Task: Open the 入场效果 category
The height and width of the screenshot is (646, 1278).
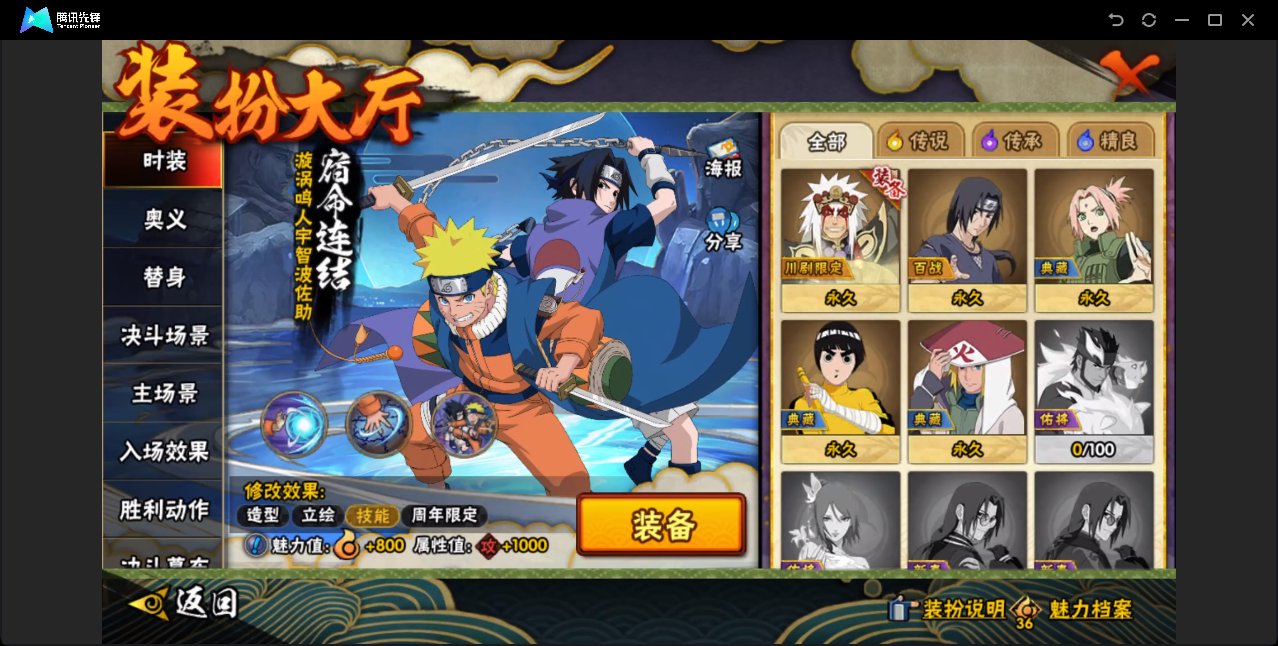Action: (x=164, y=451)
